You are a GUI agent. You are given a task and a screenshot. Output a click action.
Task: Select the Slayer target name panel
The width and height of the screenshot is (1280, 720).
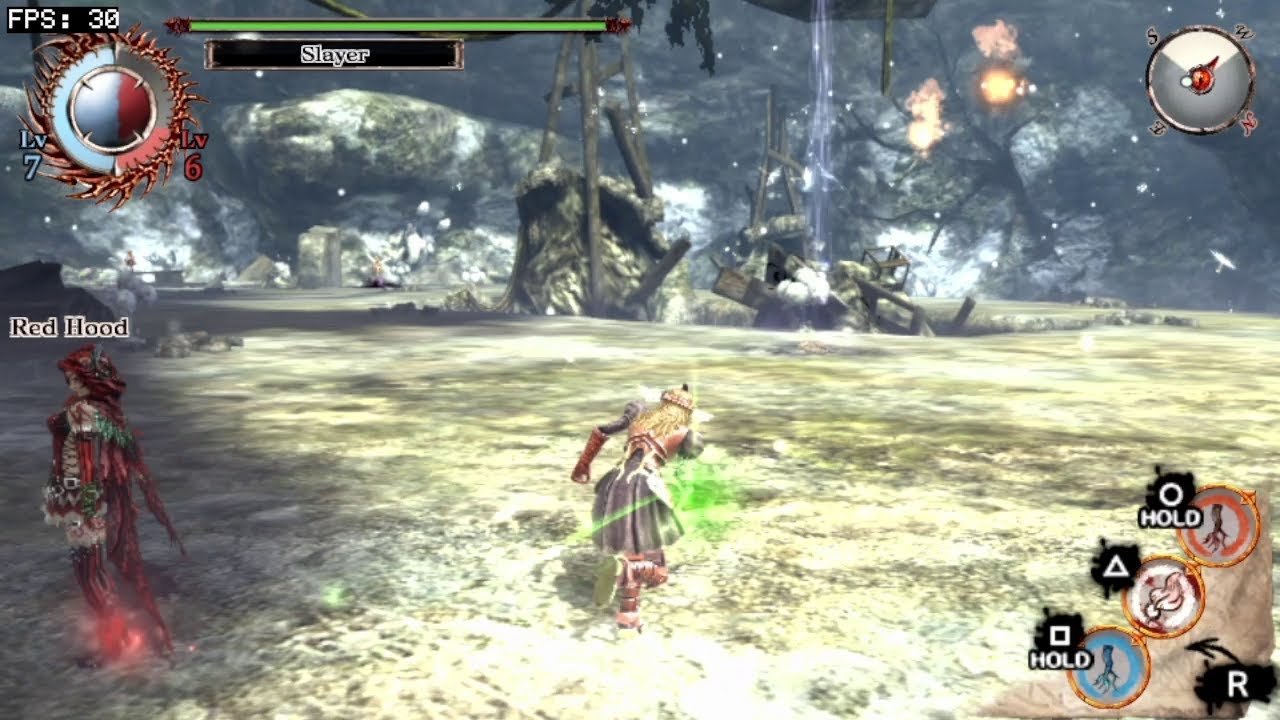(334, 54)
